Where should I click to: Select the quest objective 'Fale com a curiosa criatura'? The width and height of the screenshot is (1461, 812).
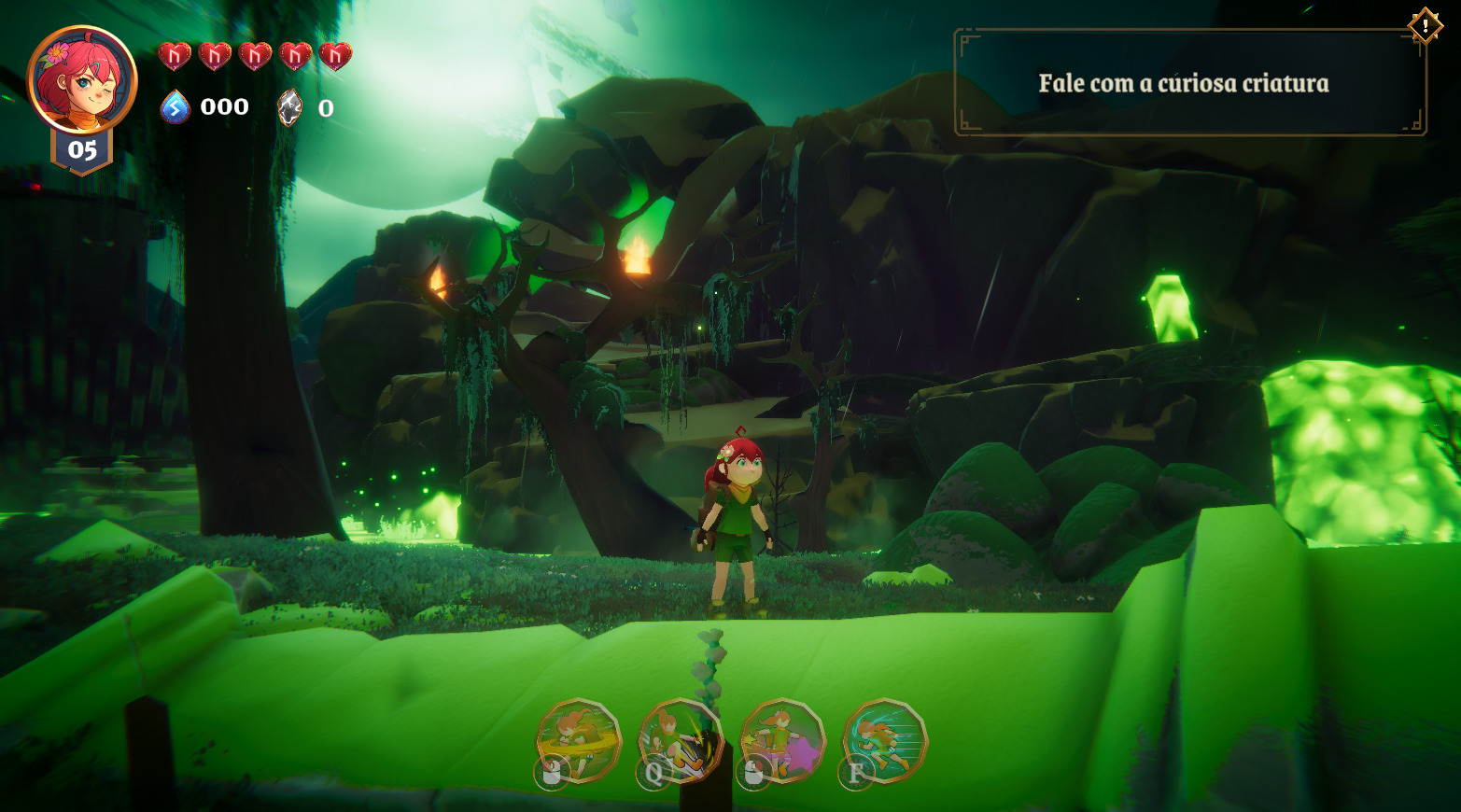click(1184, 83)
